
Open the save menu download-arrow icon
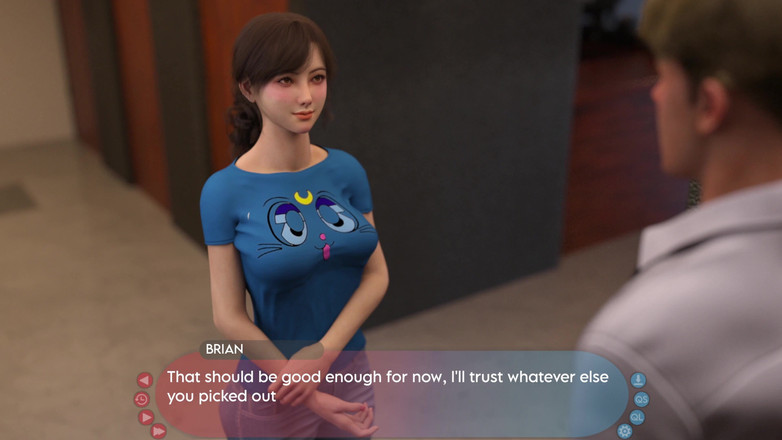click(638, 380)
